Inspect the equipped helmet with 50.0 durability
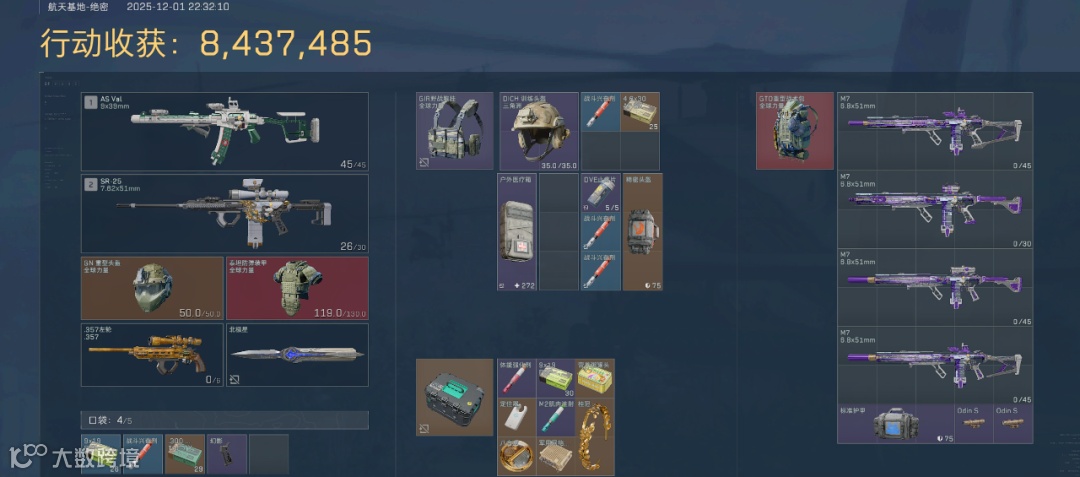The height and width of the screenshot is (477, 1080). (152, 288)
